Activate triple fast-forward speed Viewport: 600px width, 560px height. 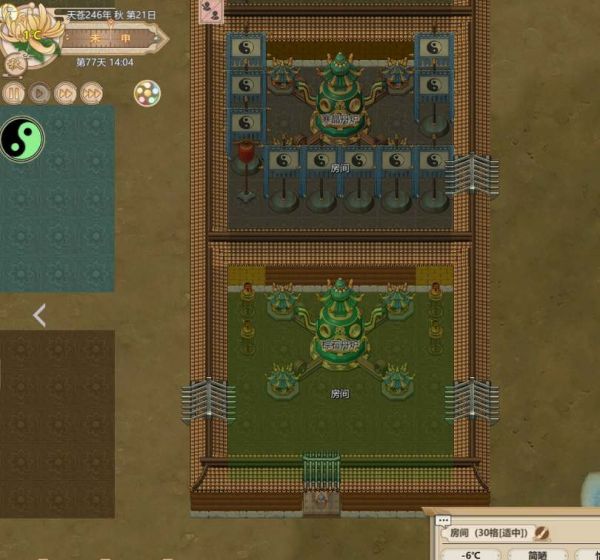pyautogui.click(x=91, y=93)
